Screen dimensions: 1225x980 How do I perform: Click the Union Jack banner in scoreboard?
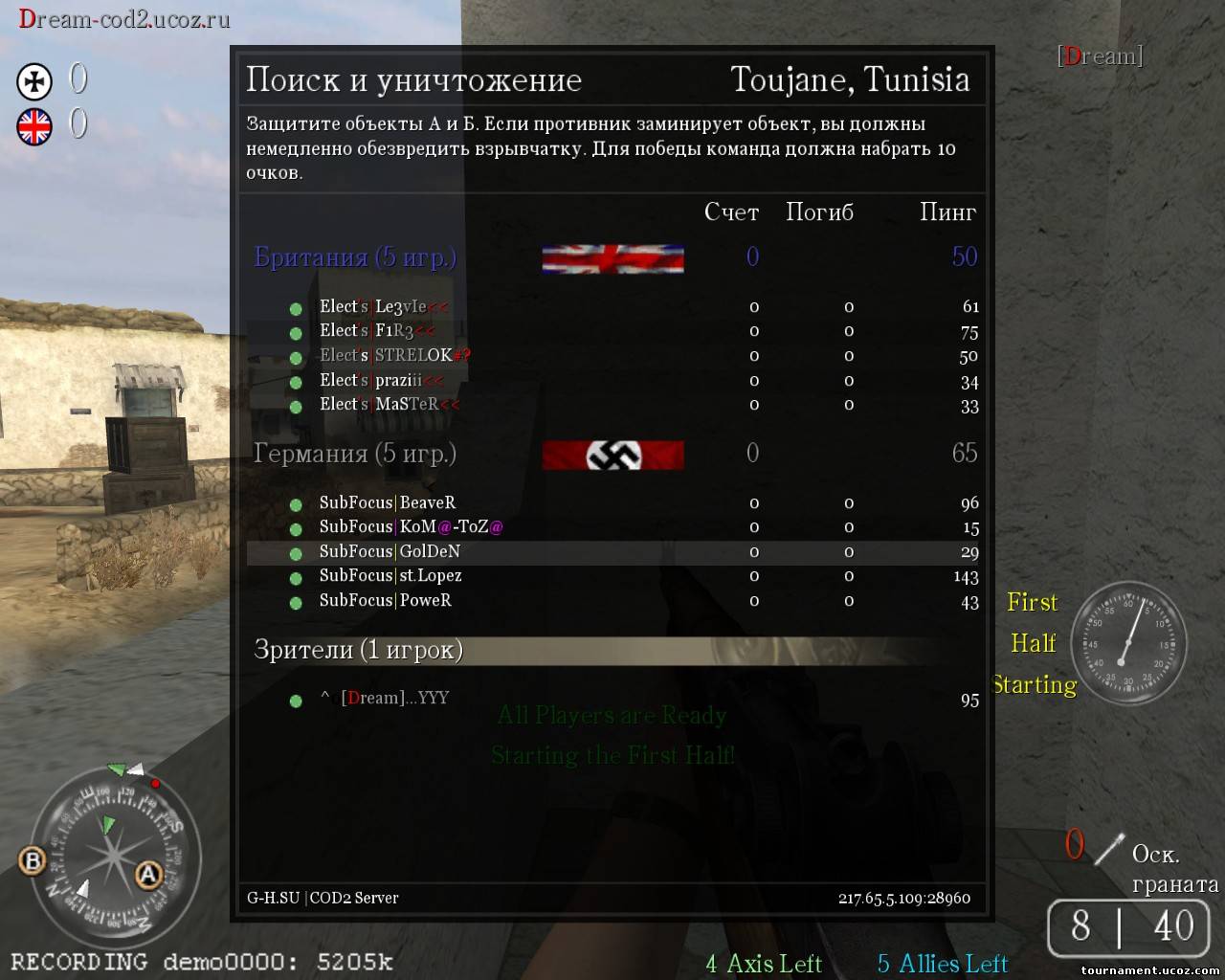pos(612,258)
